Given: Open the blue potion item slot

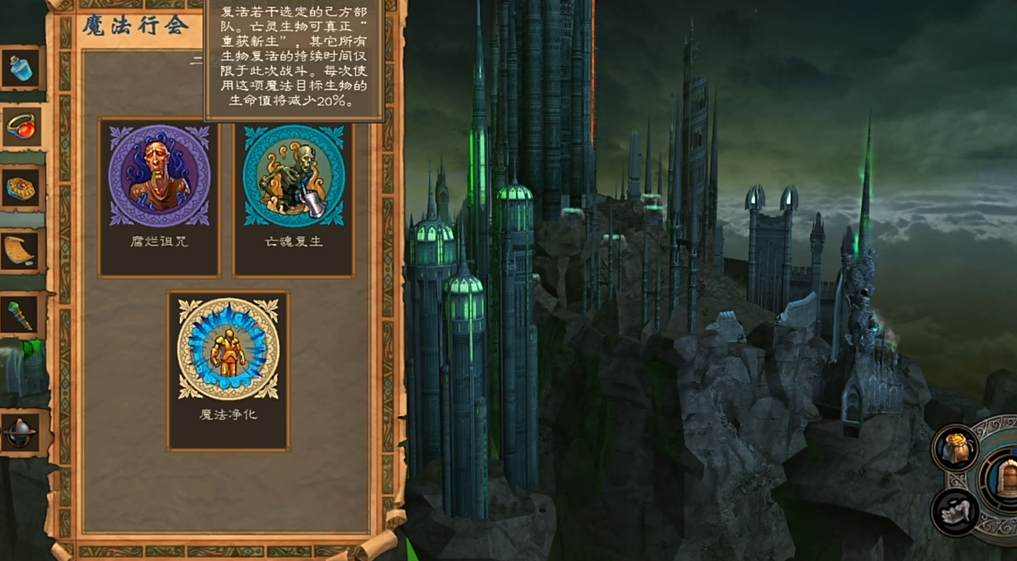Looking at the screenshot, I should (x=21, y=68).
